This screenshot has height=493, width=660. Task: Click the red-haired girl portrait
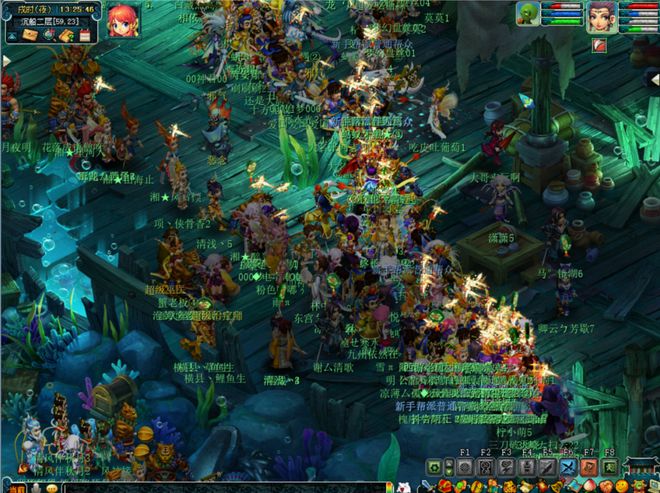124,20
